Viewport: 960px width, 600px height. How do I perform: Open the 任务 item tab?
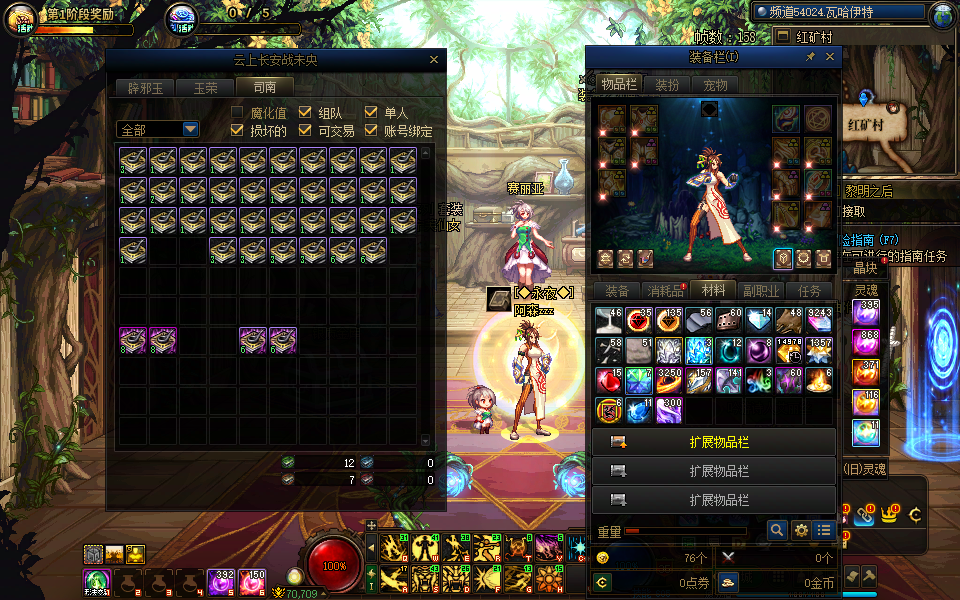(809, 291)
